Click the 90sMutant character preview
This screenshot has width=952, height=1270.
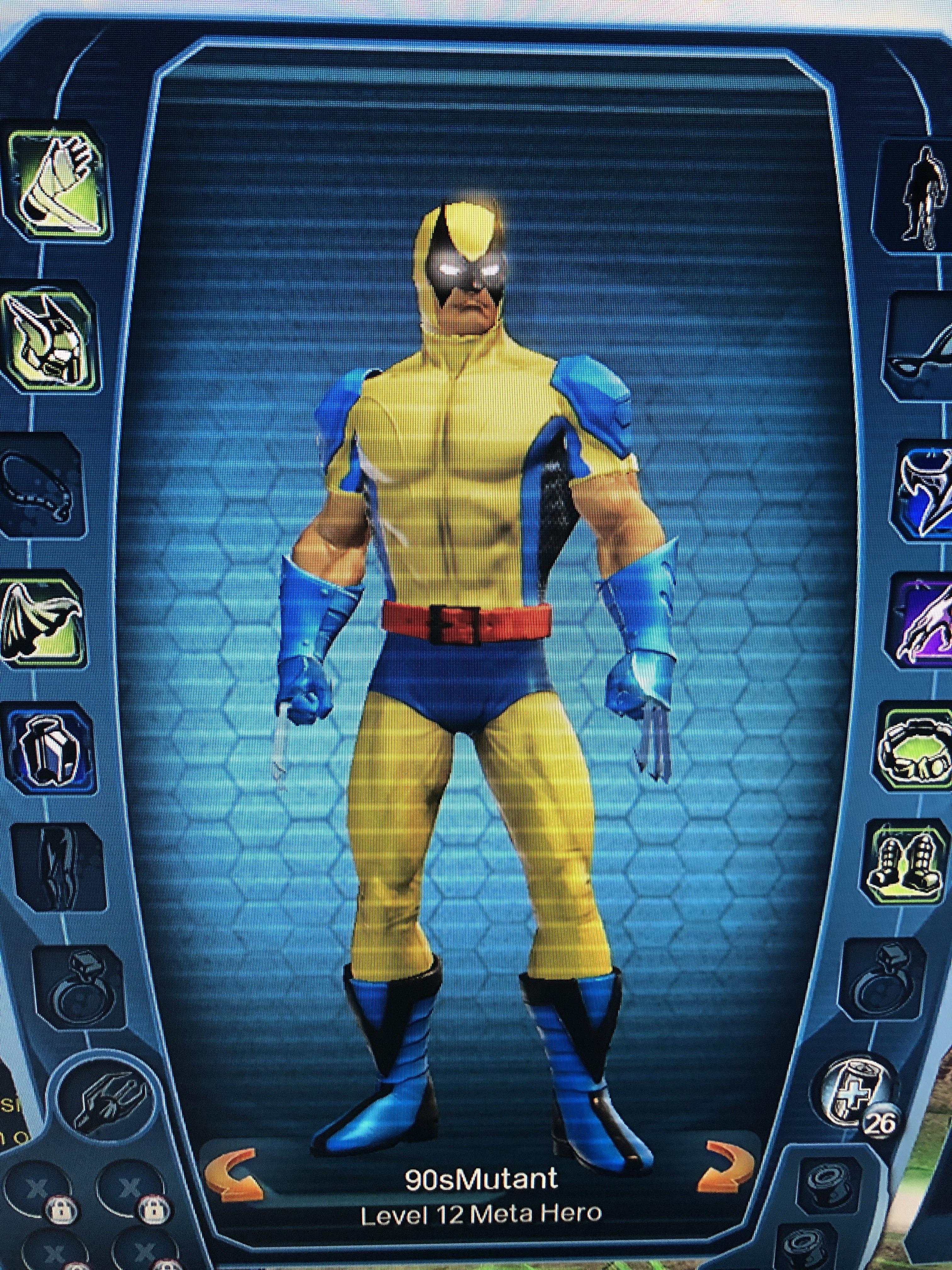[476, 632]
